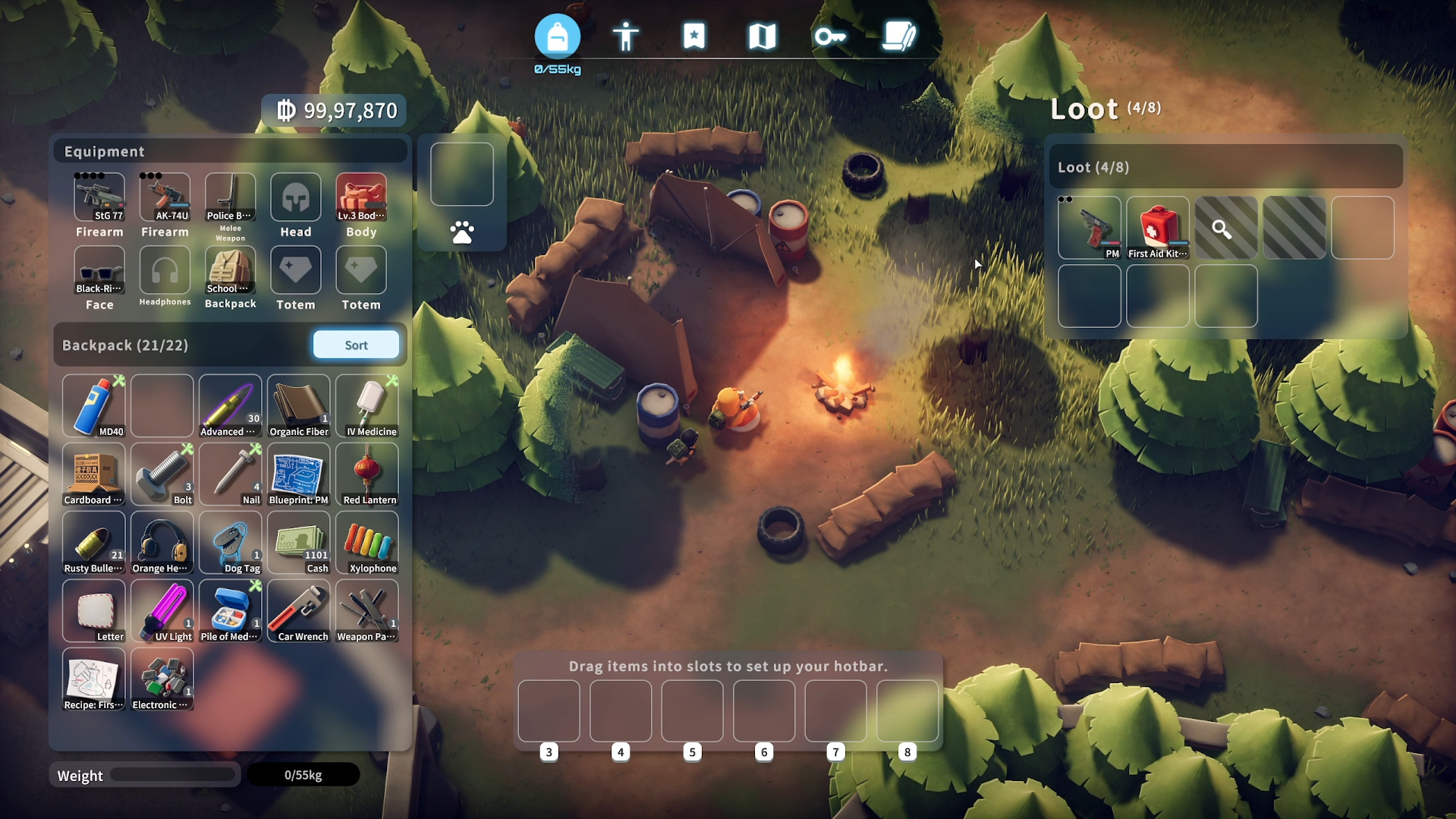Select the AK-74U firearm slot

165,197
